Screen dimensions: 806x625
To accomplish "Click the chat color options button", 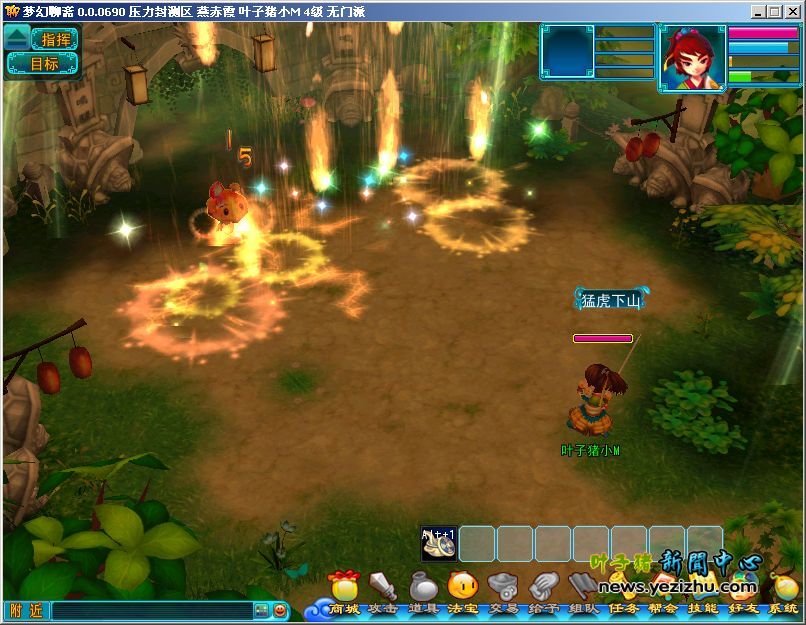I will [x=261, y=610].
